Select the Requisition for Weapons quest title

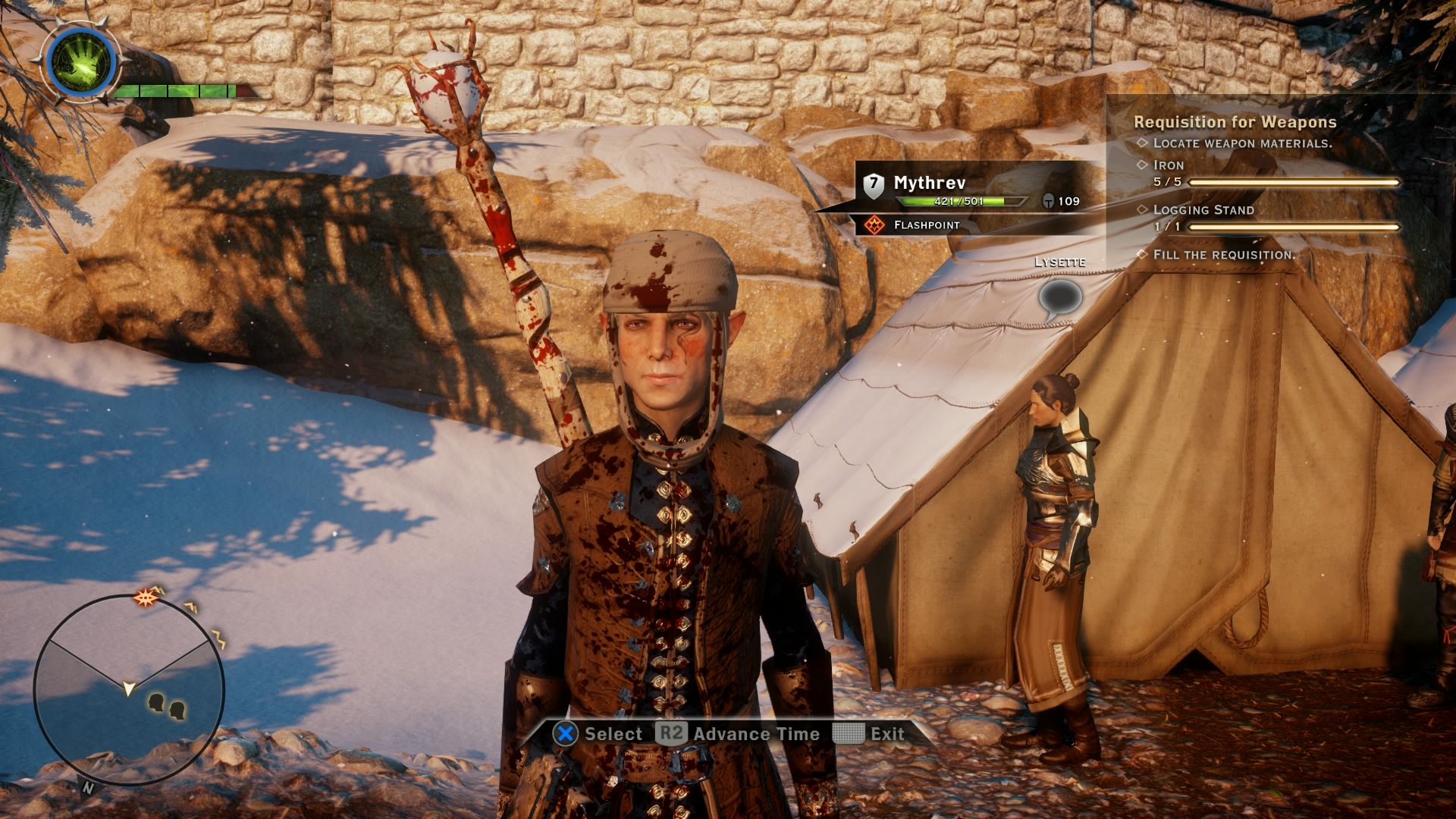(1235, 122)
